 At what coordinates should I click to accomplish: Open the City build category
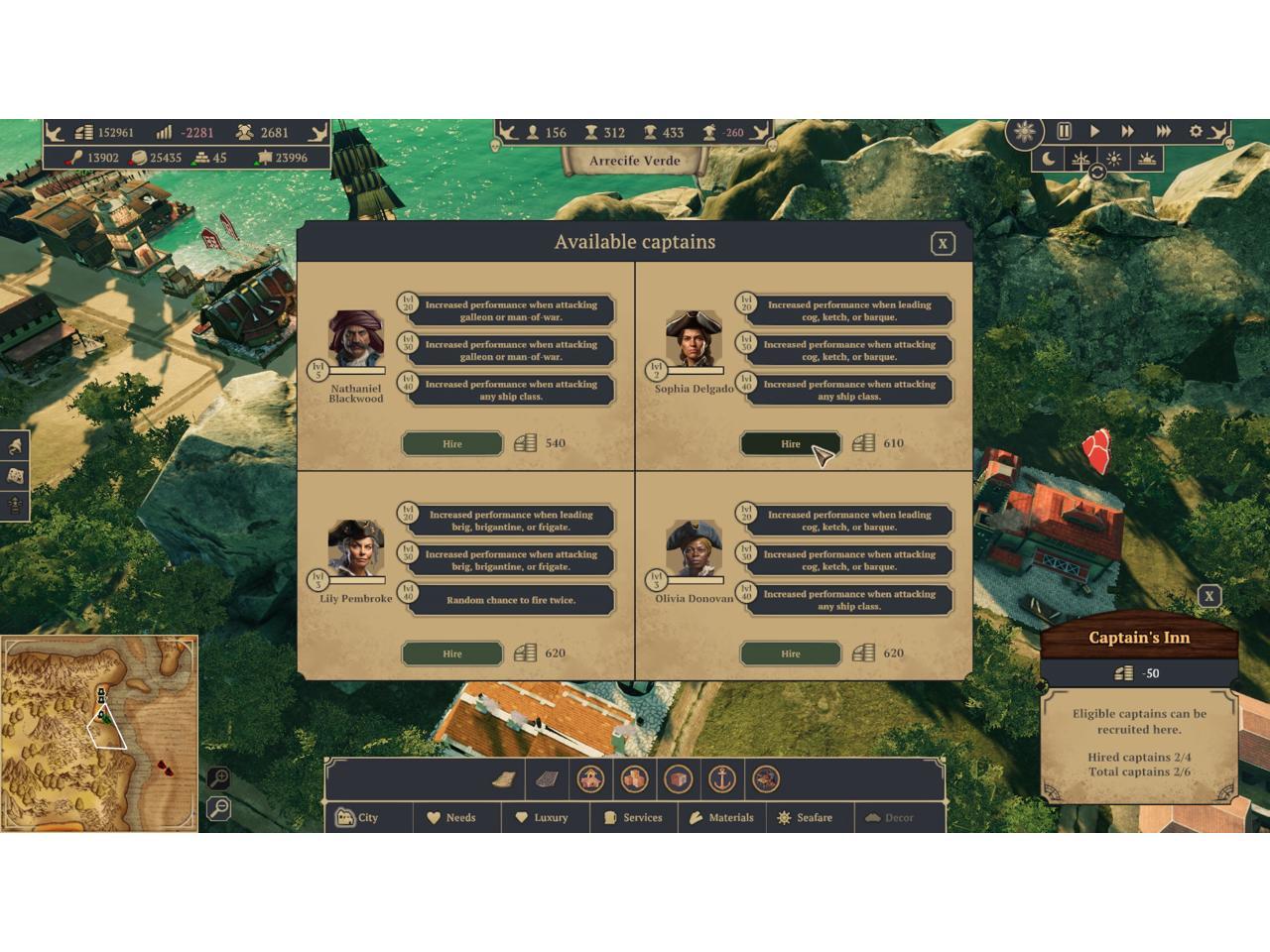357,818
